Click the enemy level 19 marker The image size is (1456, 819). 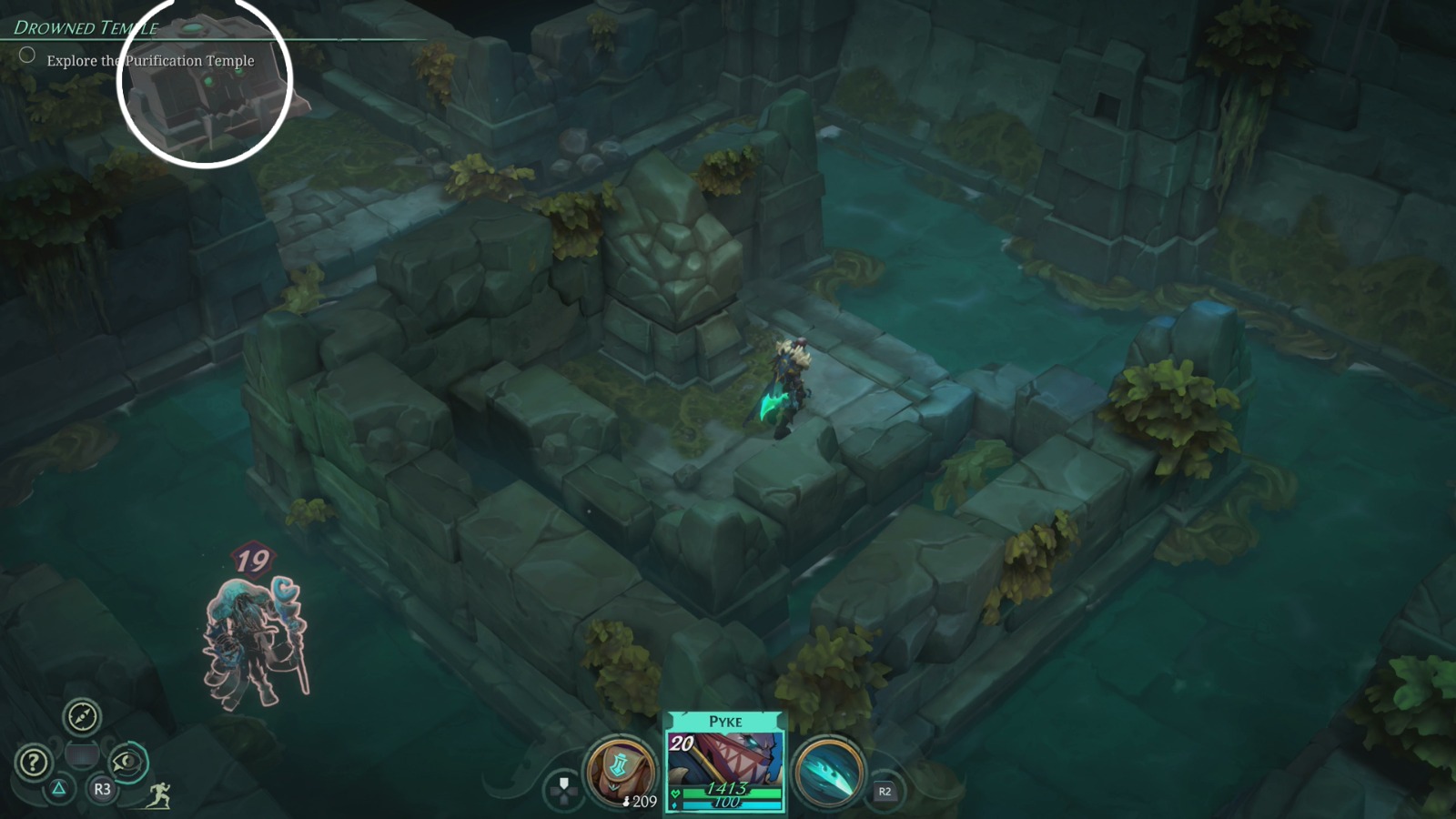click(x=253, y=561)
